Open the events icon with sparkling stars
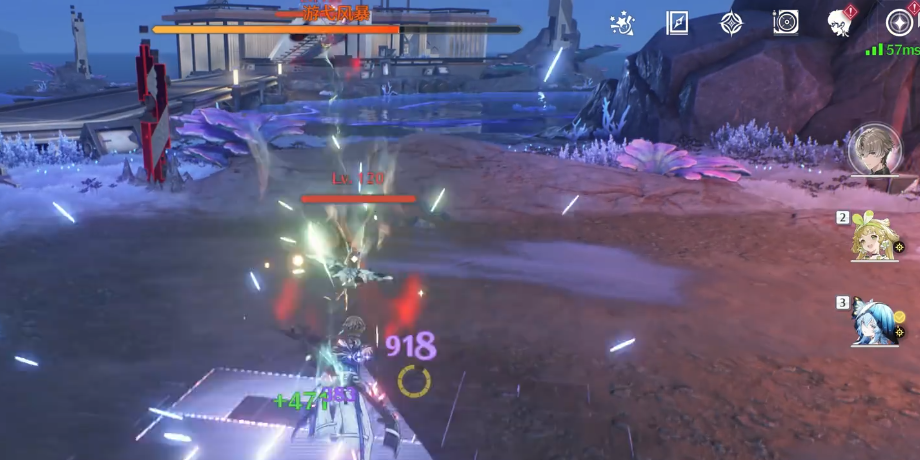The height and width of the screenshot is (460, 920). point(623,22)
